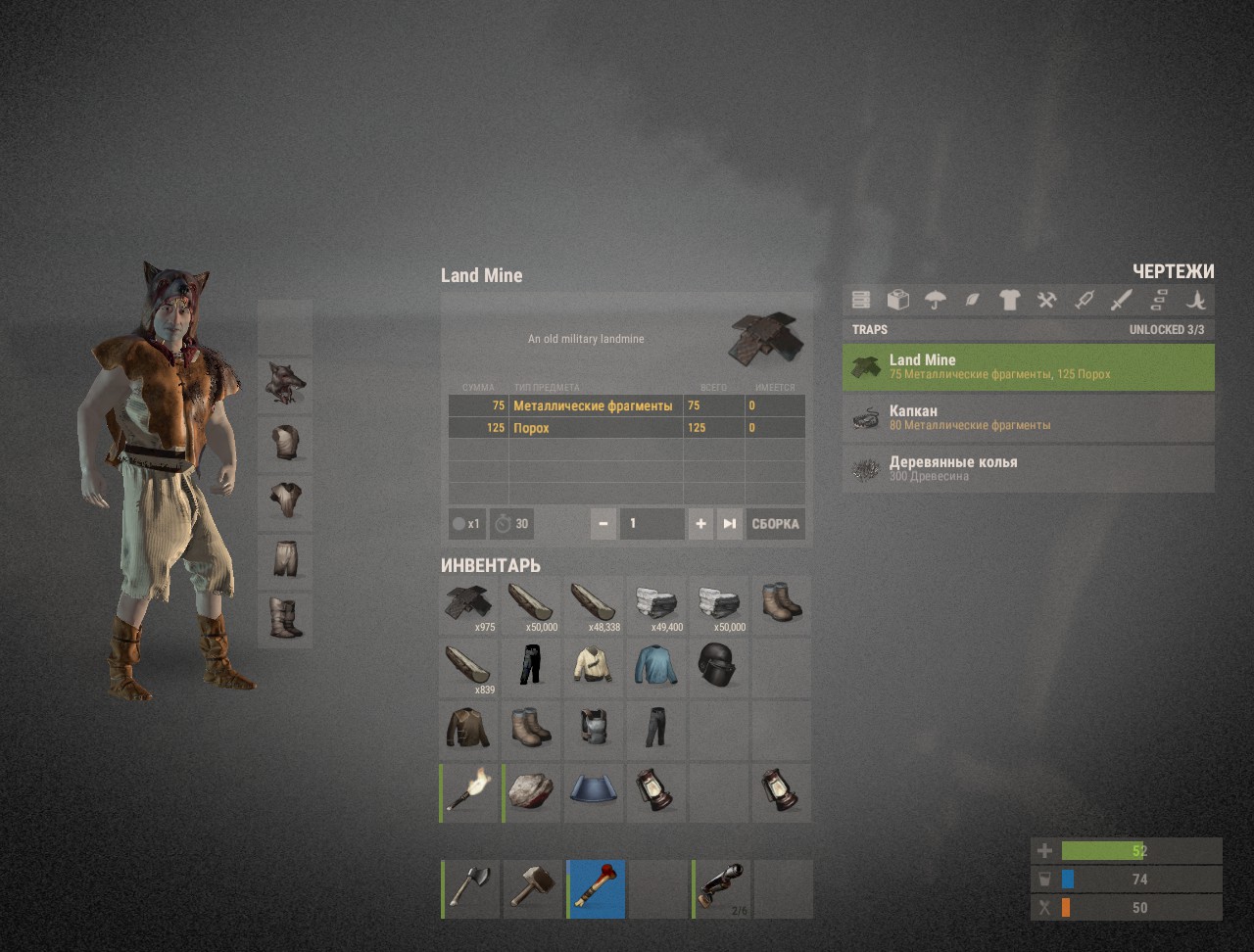Image resolution: width=1254 pixels, height=952 pixels.
Task: Show the syringe medical category
Action: click(x=1084, y=300)
